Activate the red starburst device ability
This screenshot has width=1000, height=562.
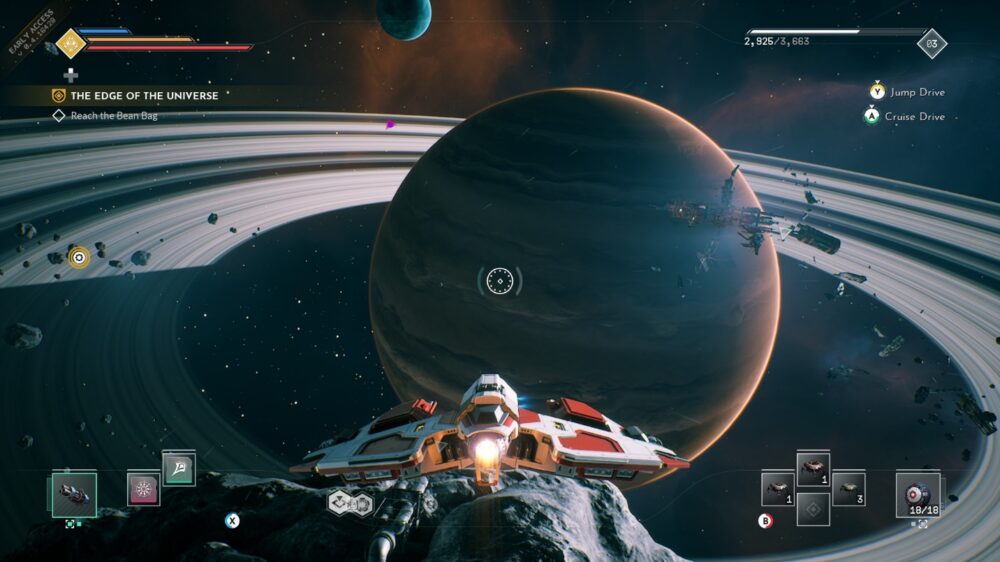[x=143, y=489]
